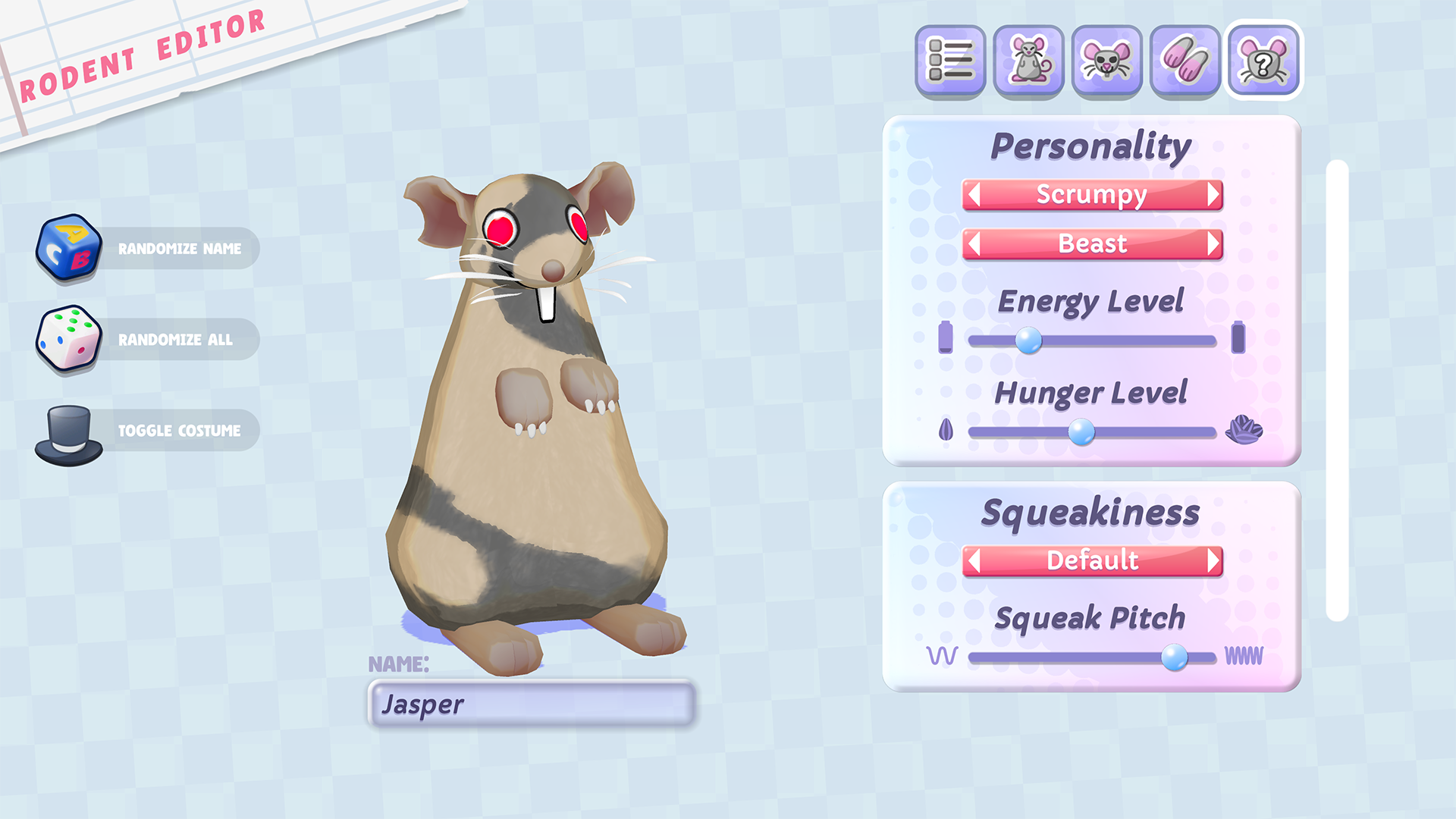Adjust the Hunger Level slider
1456x819 pixels.
[x=1081, y=432]
